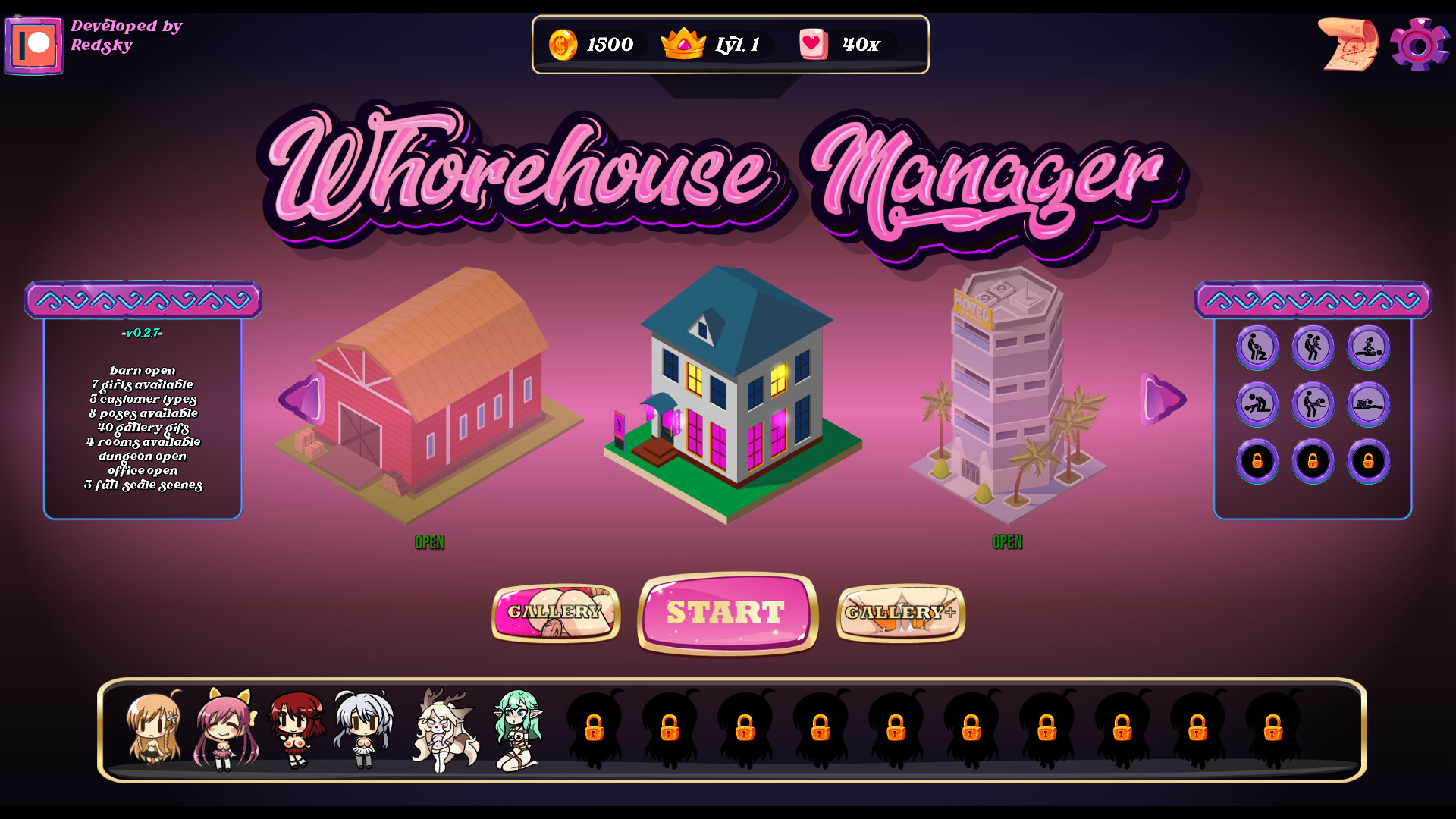
Task: Open the treasure map scroll icon
Action: tap(1348, 44)
